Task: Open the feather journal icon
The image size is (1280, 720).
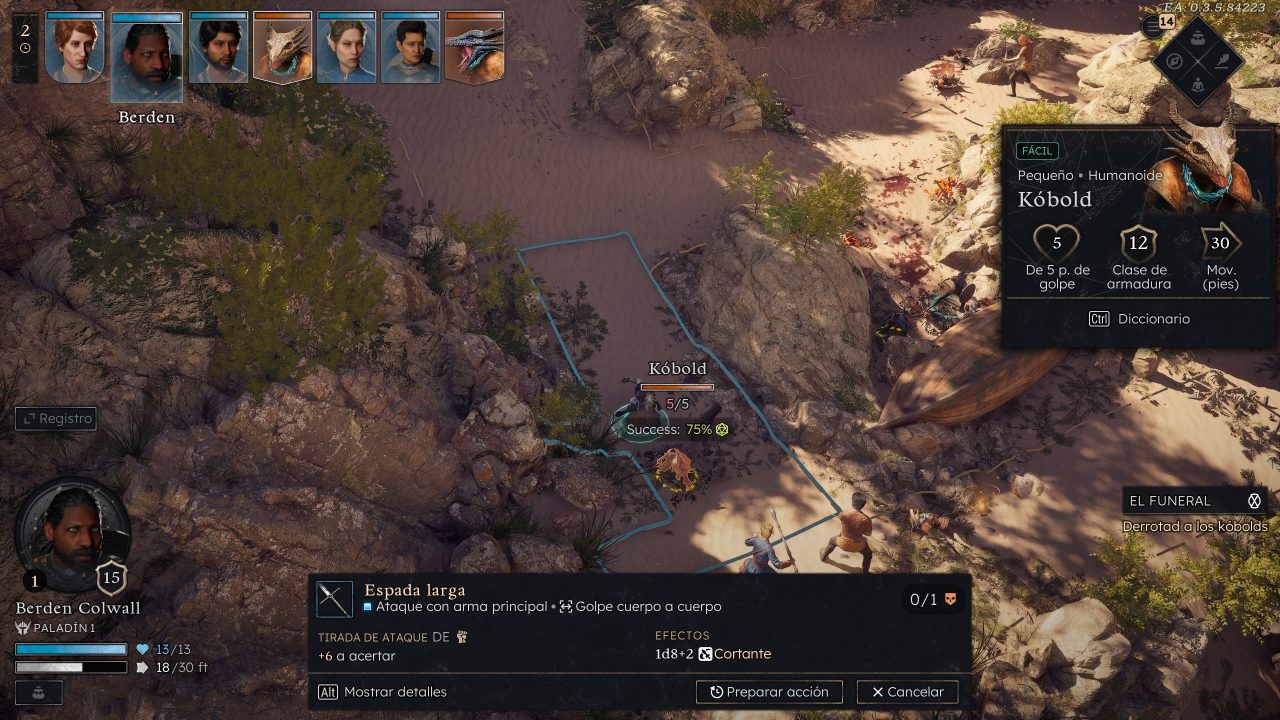Action: (1223, 60)
